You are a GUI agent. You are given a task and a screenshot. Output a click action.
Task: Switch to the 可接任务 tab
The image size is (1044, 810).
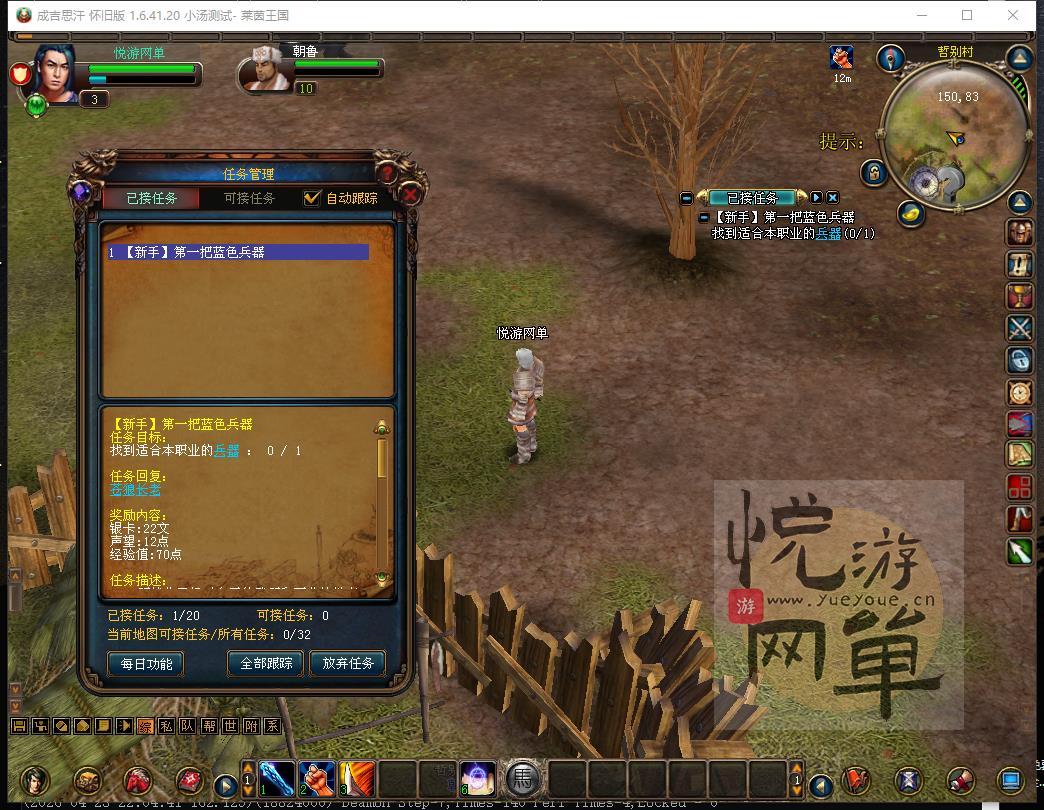tap(249, 198)
